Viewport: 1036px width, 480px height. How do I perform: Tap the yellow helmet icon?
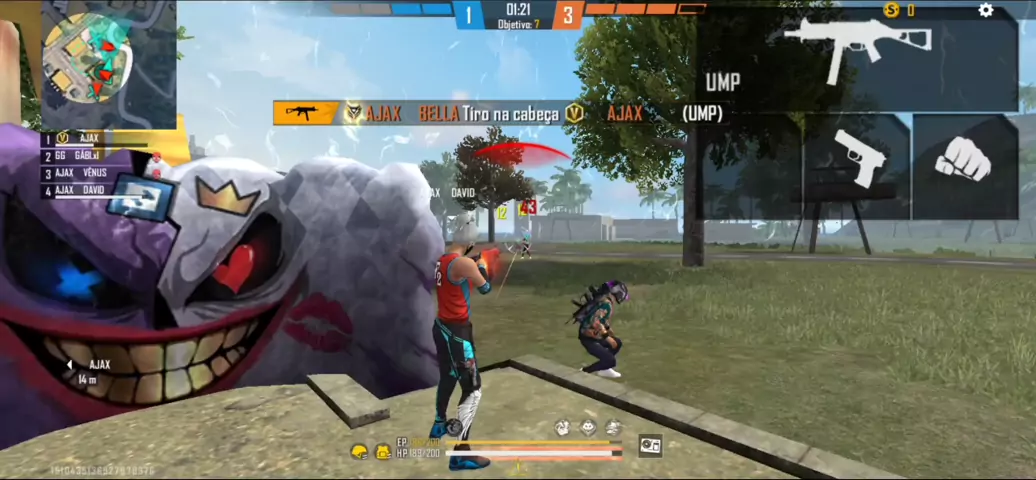tap(358, 452)
